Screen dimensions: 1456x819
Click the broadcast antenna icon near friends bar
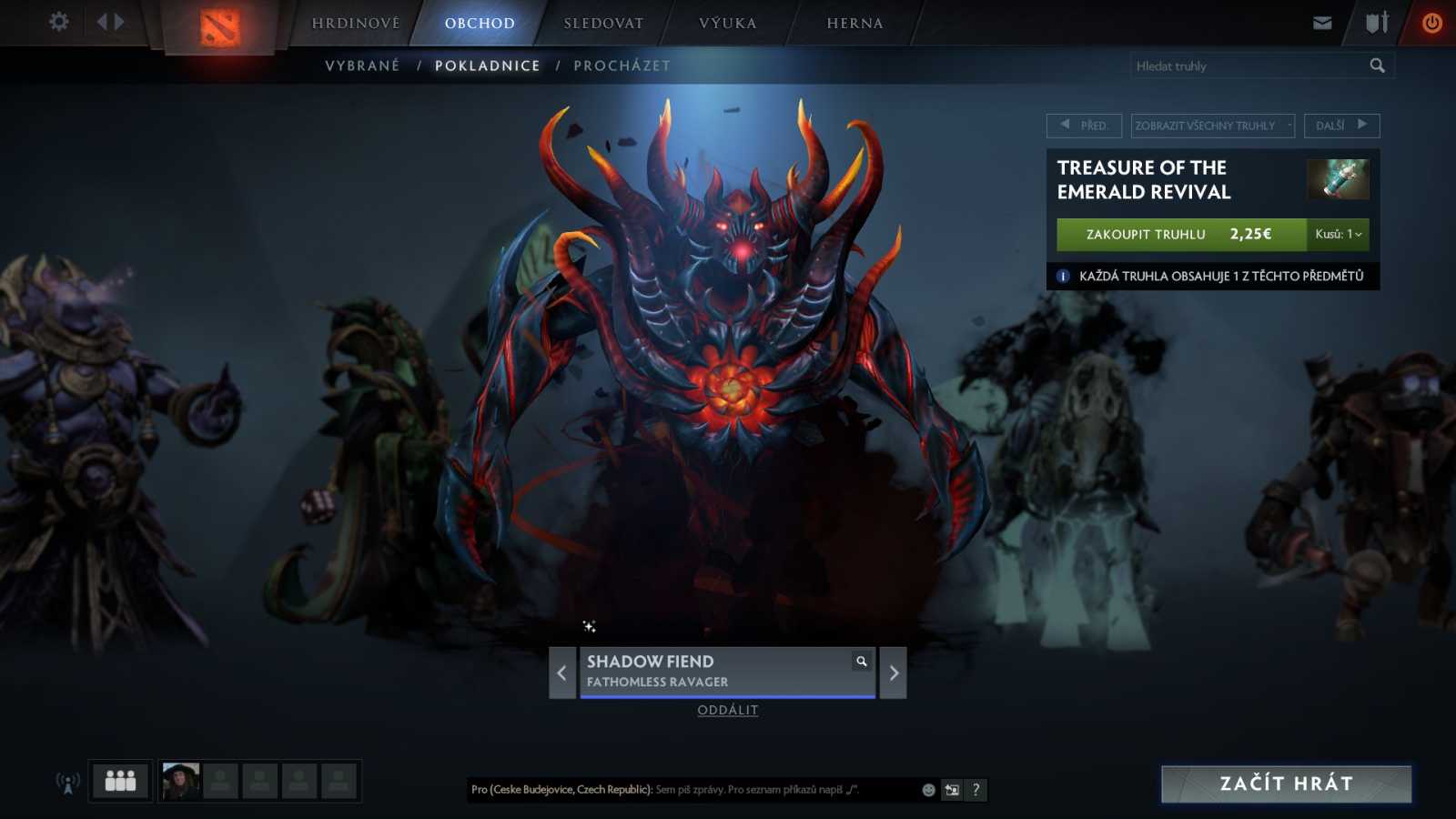point(66,780)
